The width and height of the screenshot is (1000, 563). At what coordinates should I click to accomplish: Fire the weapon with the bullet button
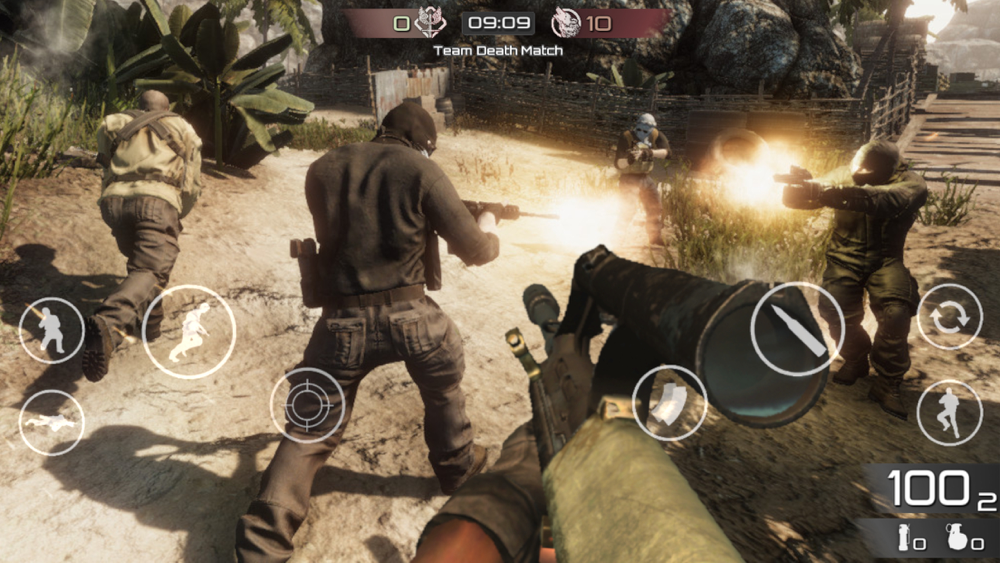(x=797, y=328)
